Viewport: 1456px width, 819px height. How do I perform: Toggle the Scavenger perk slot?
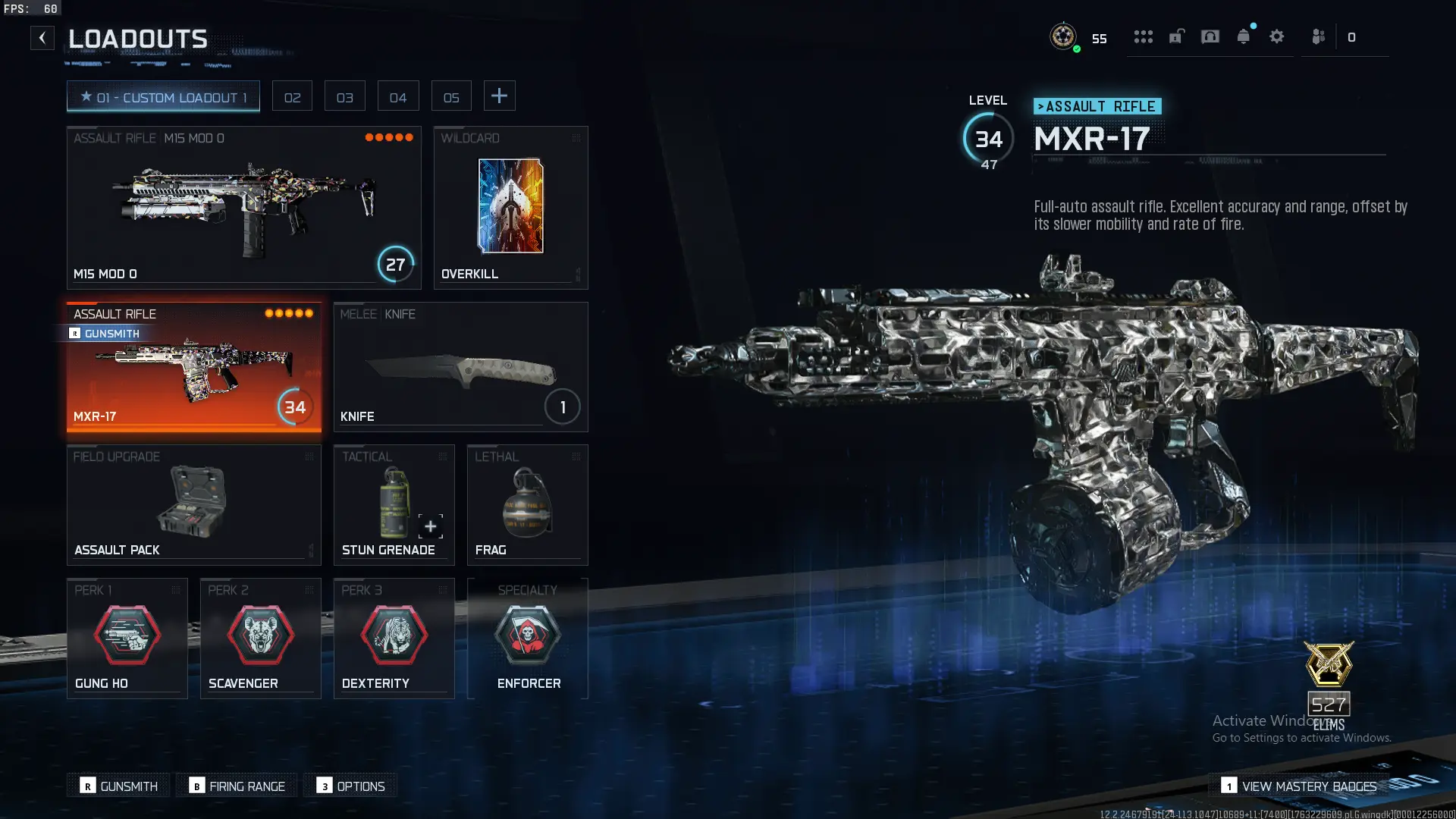pyautogui.click(x=260, y=637)
